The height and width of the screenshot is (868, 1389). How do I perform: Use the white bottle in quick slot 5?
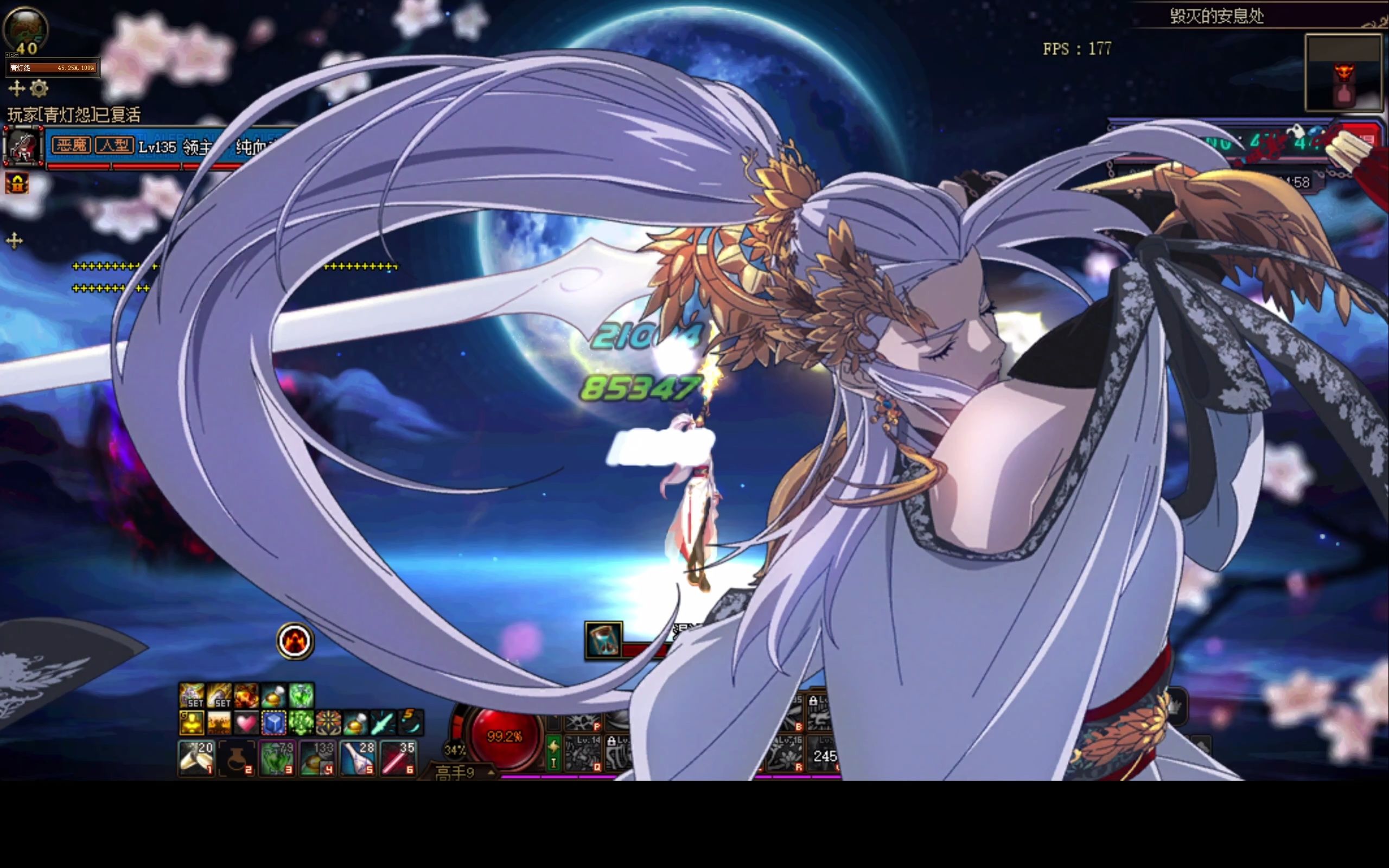click(x=358, y=758)
